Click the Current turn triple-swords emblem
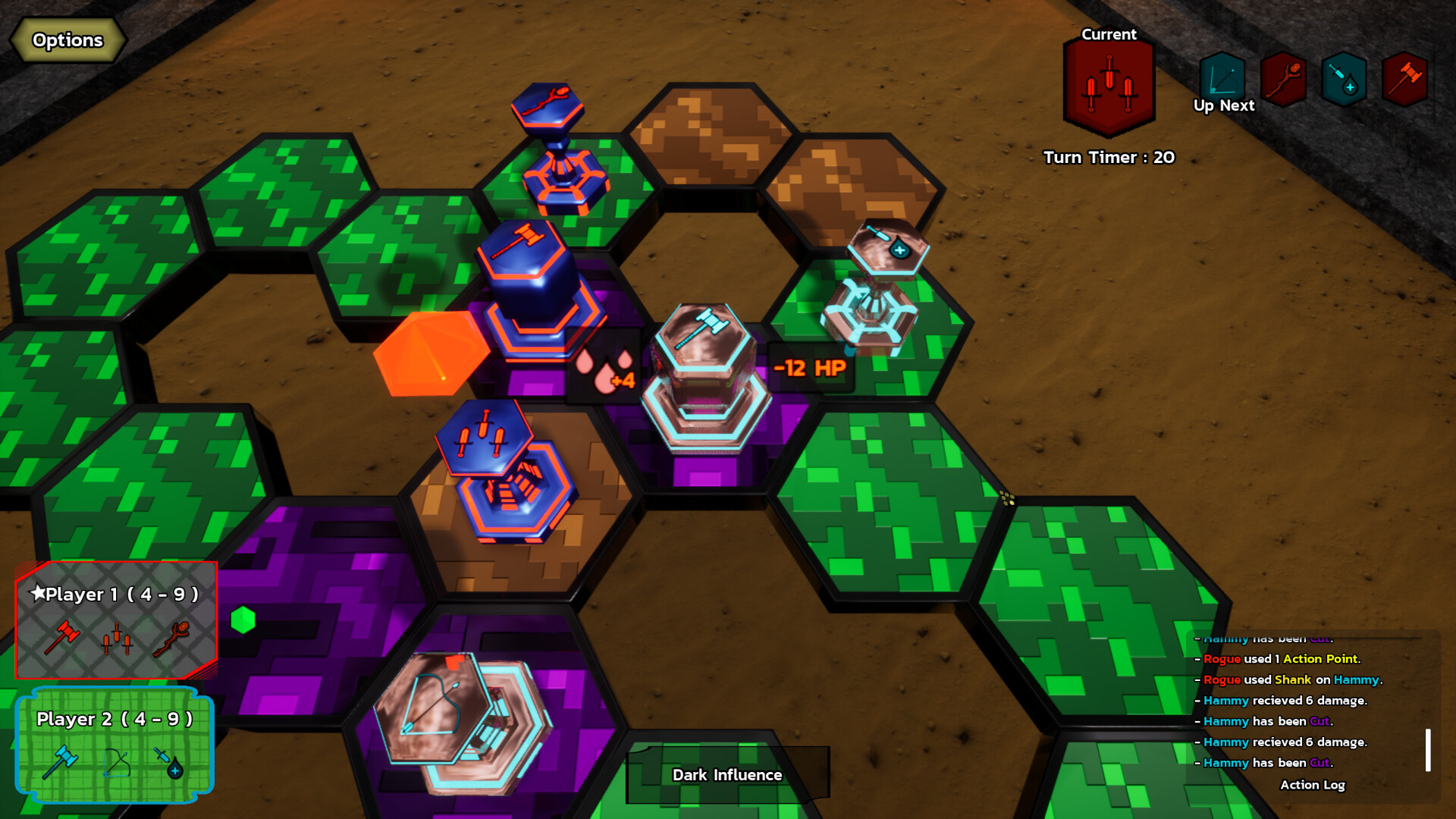This screenshot has height=819, width=1456. pos(1109,82)
